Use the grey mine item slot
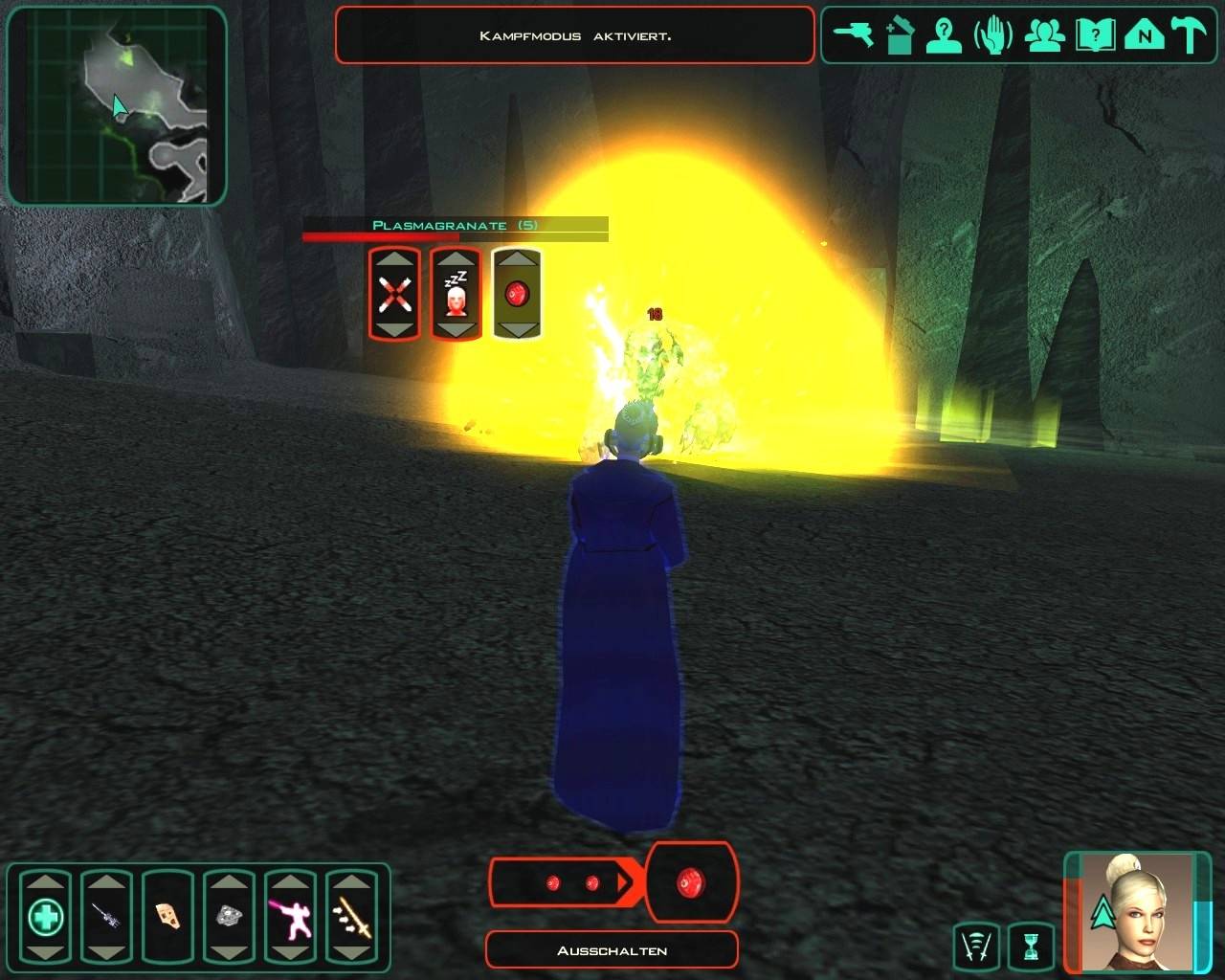Viewport: 1225px width, 980px height. (x=229, y=918)
